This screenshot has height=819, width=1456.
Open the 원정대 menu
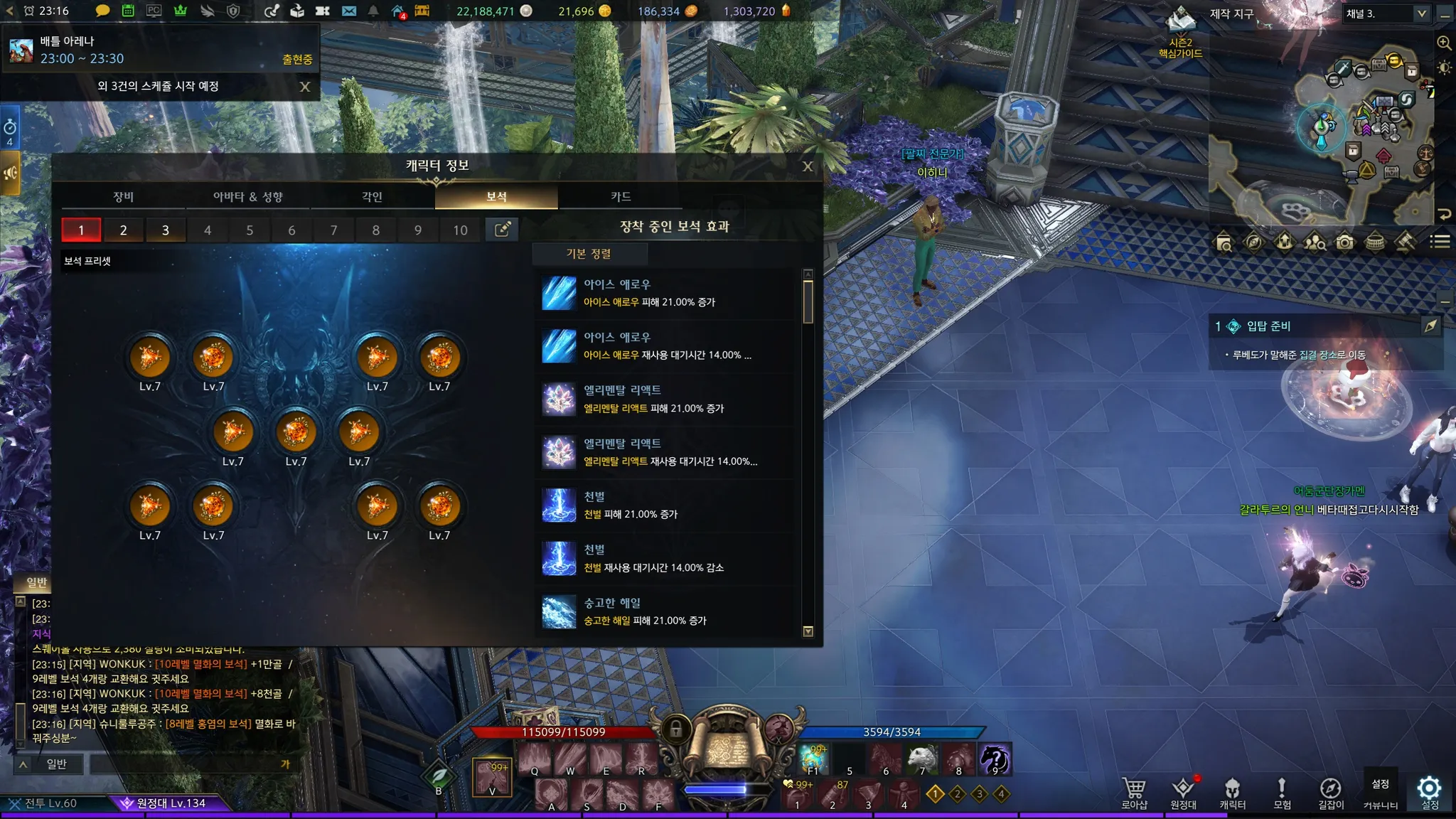pos(1183,793)
